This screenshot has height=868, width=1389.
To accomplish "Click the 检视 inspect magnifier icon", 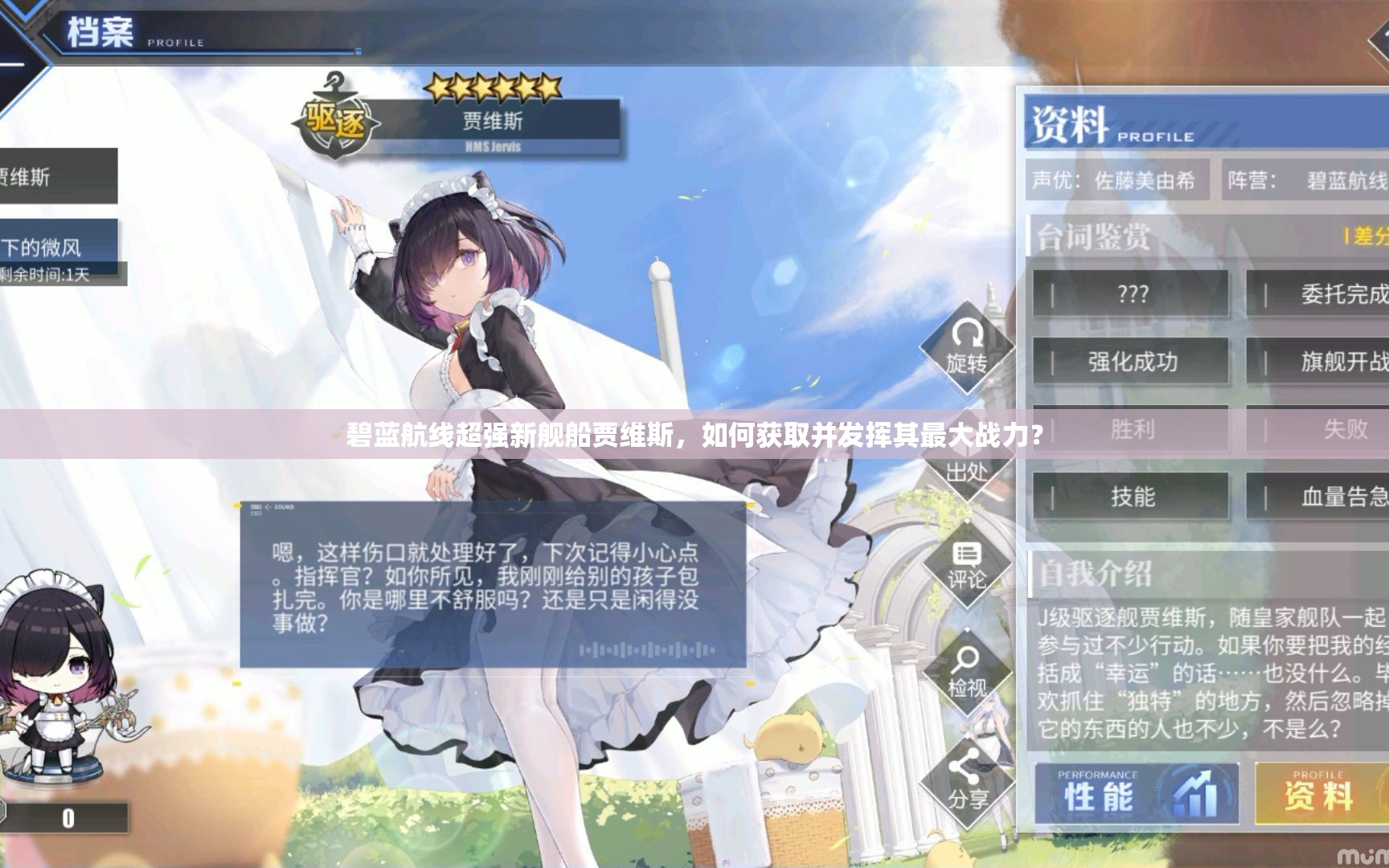I will [x=968, y=671].
